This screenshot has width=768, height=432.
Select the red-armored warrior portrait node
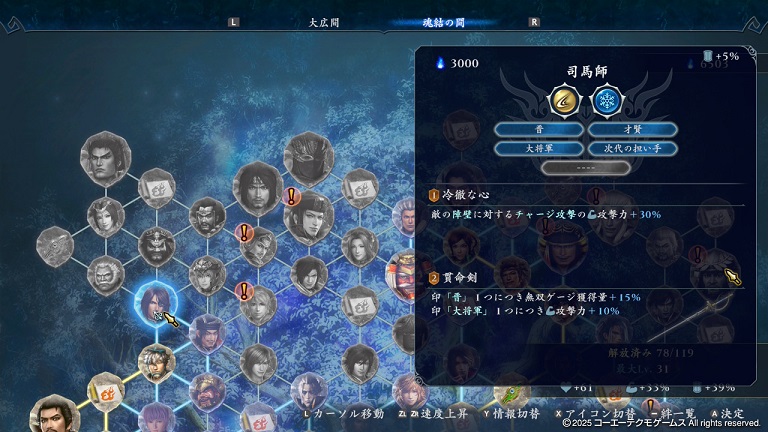(x=403, y=270)
